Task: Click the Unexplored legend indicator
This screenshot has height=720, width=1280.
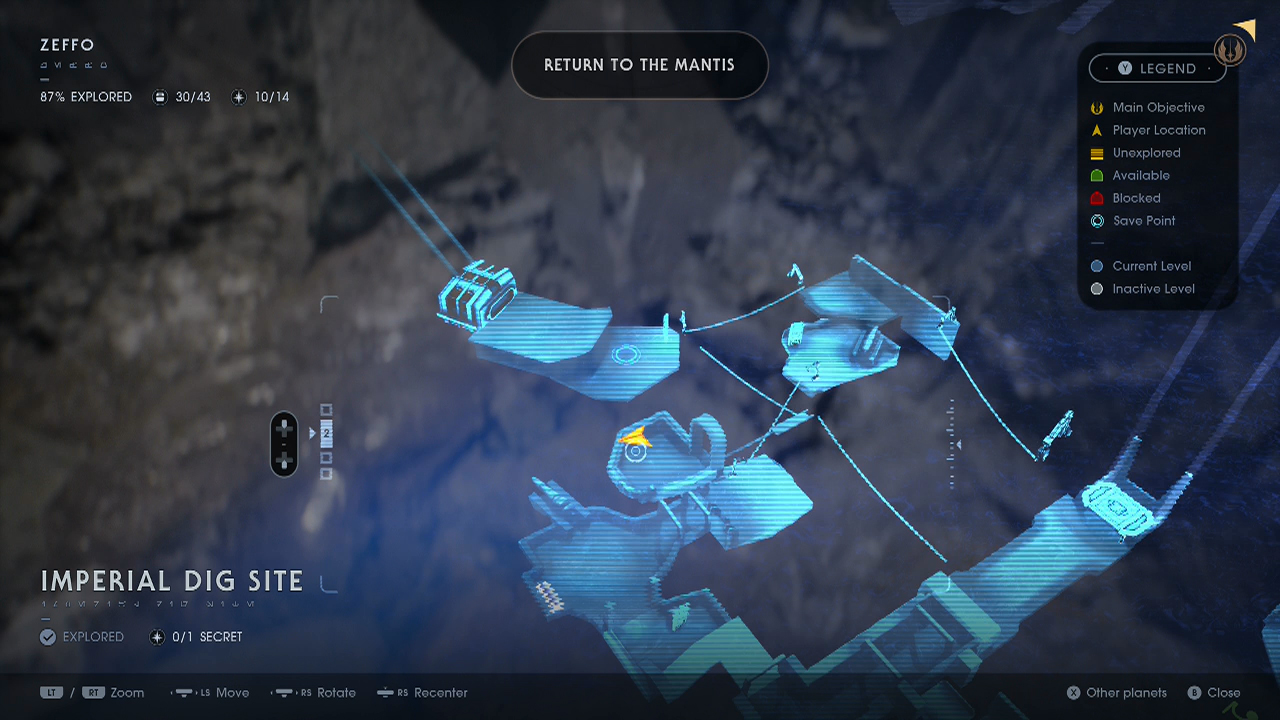Action: [x=1097, y=153]
